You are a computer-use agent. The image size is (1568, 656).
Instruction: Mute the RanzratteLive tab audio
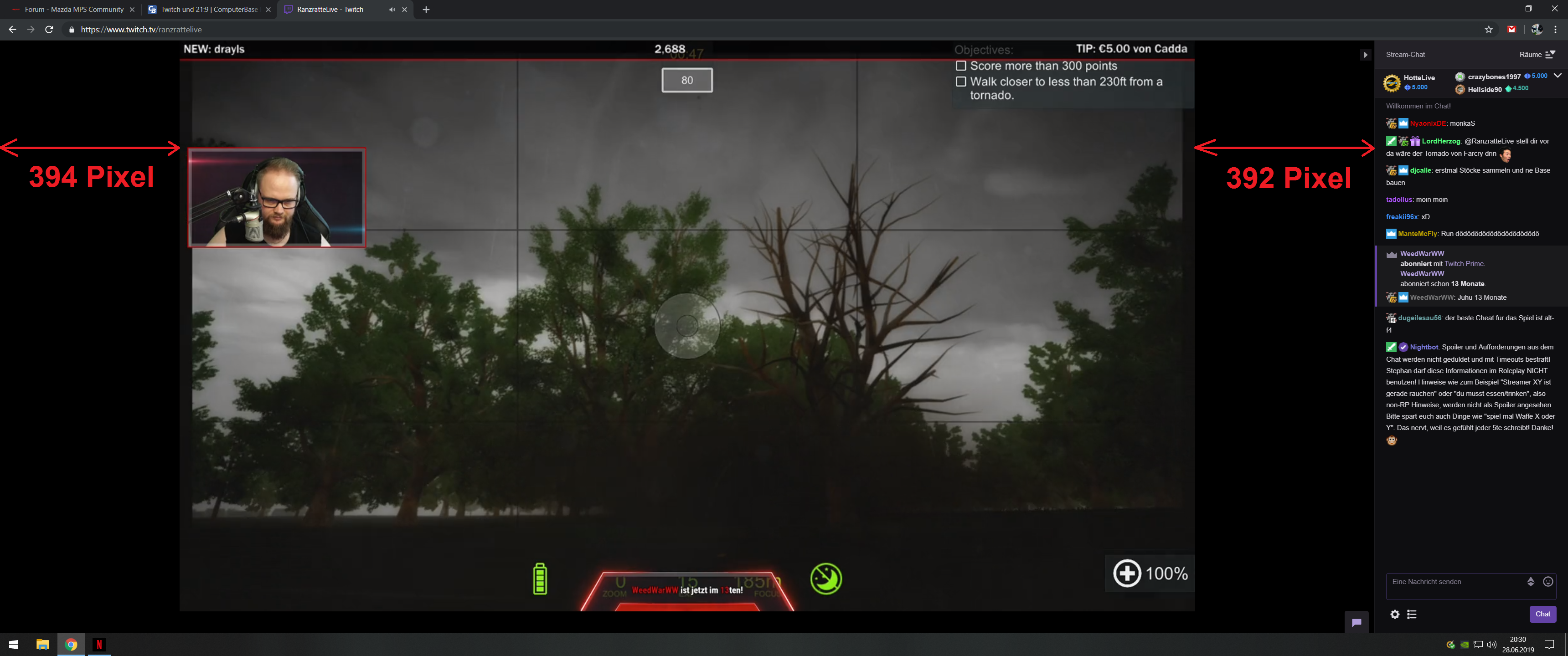tap(392, 9)
